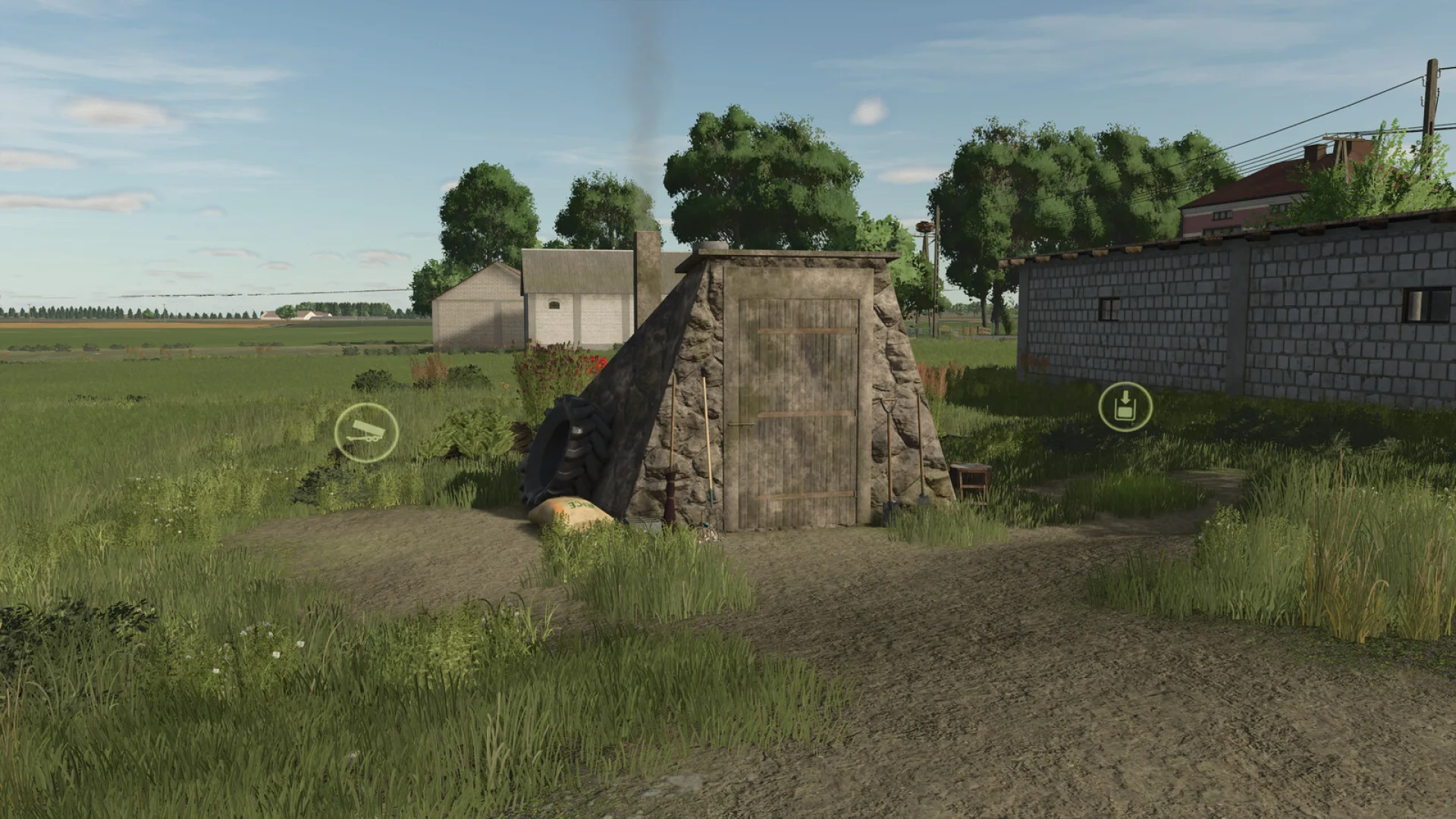Click the circular trailer hotspot in the grass
The image size is (1456, 819).
[366, 431]
